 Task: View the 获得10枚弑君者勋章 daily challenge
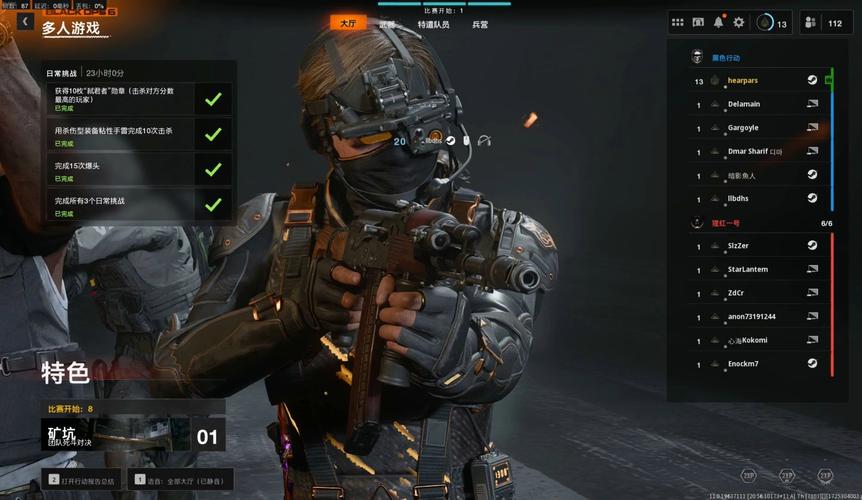[142, 99]
